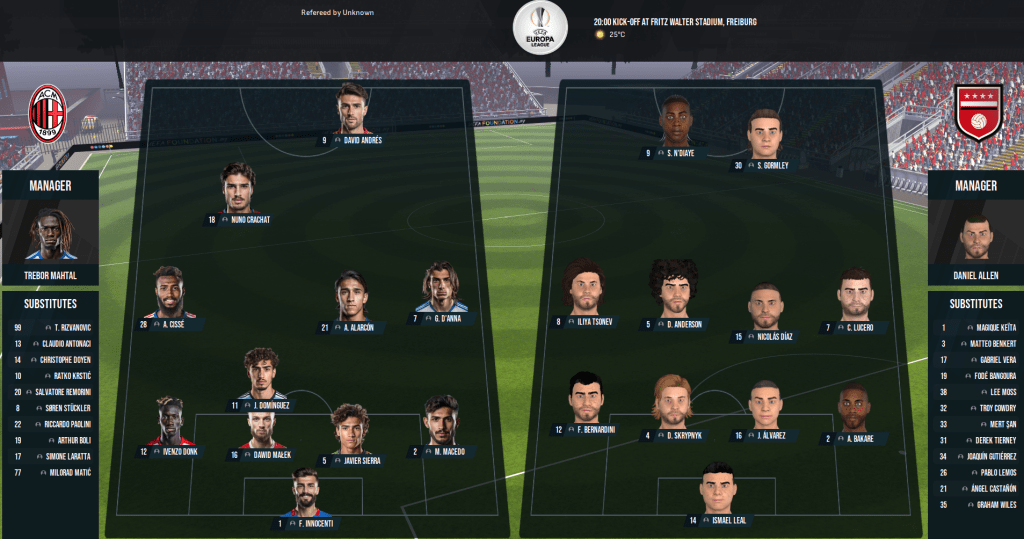Viewport: 1024px width, 539px height.
Task: Select goalkeeper F. Innocenti
Action: click(305, 492)
